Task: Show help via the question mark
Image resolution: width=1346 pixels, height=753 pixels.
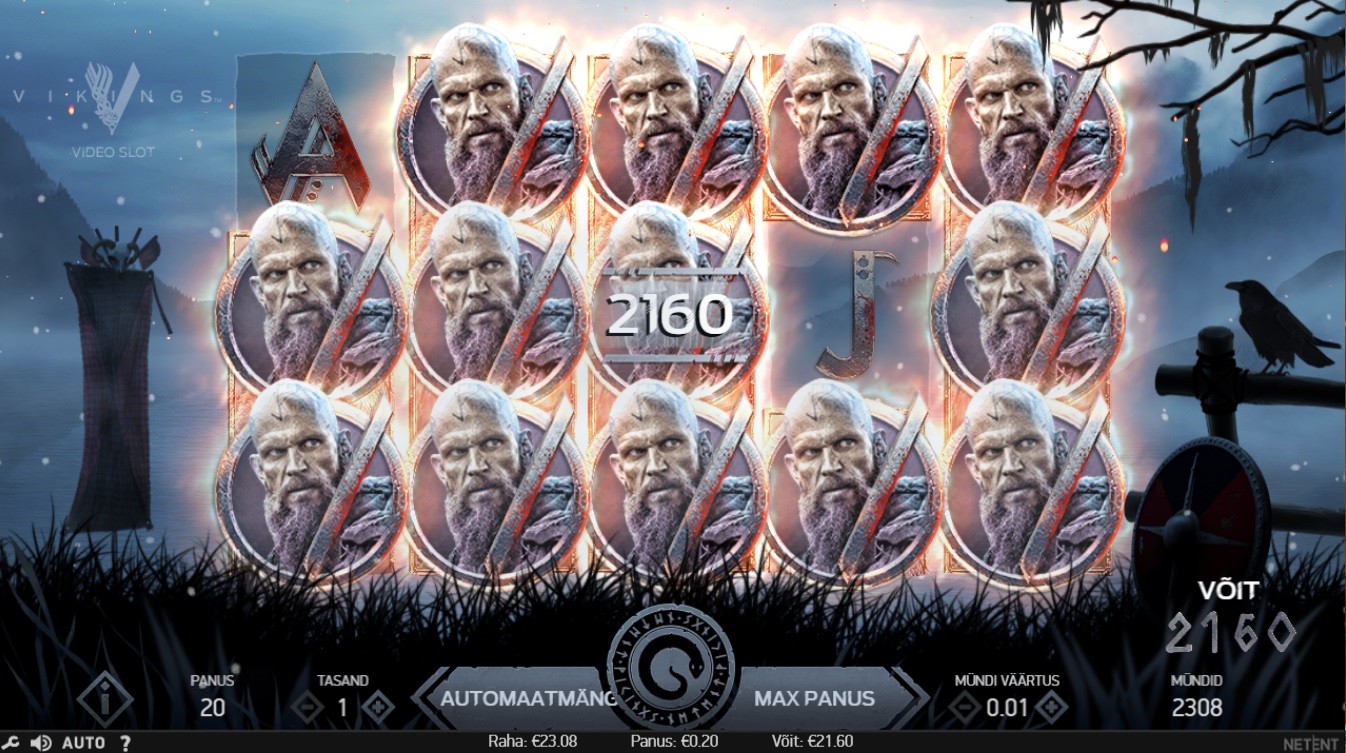Action: [x=125, y=743]
